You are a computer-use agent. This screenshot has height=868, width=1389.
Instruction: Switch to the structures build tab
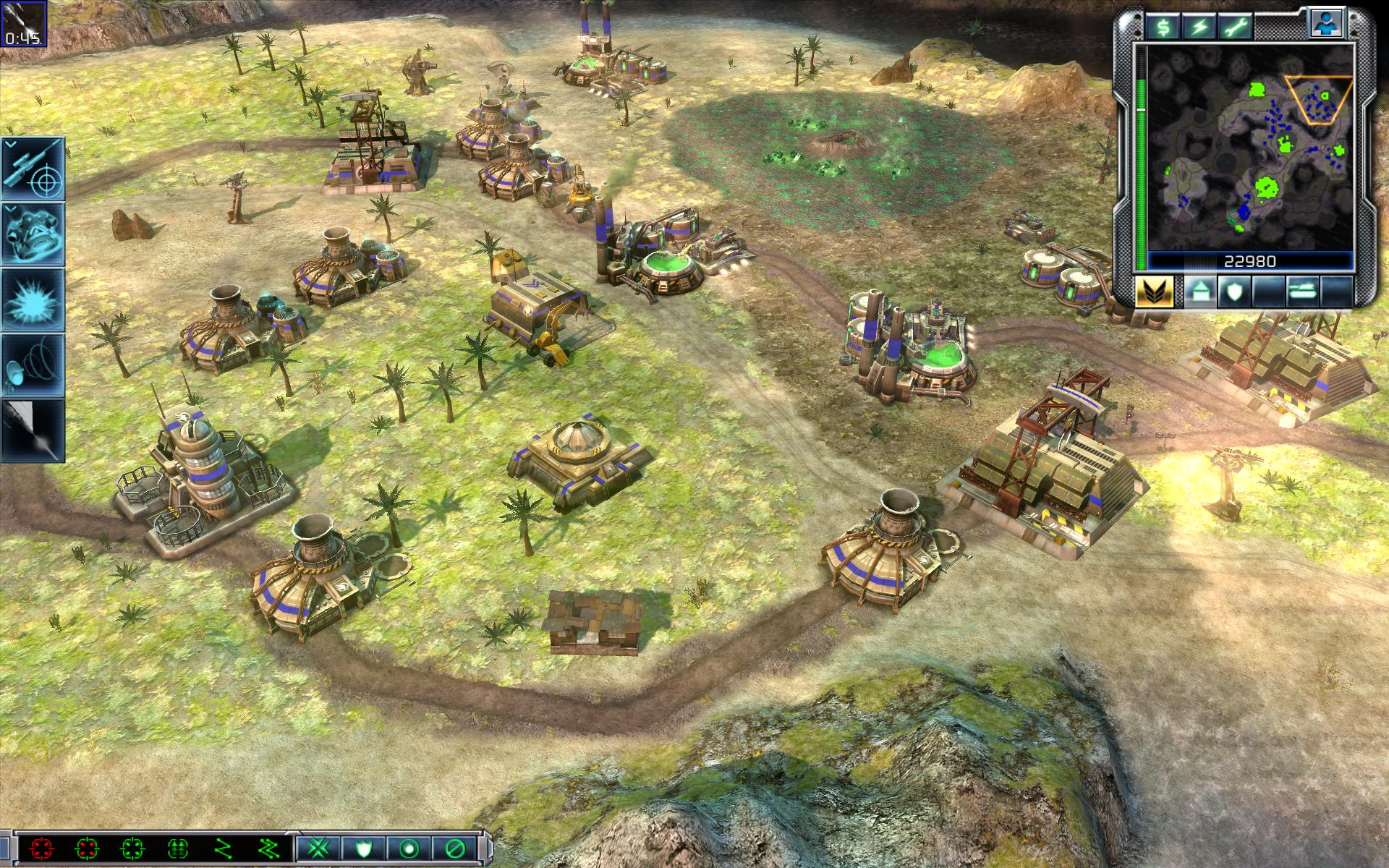click(x=1199, y=292)
